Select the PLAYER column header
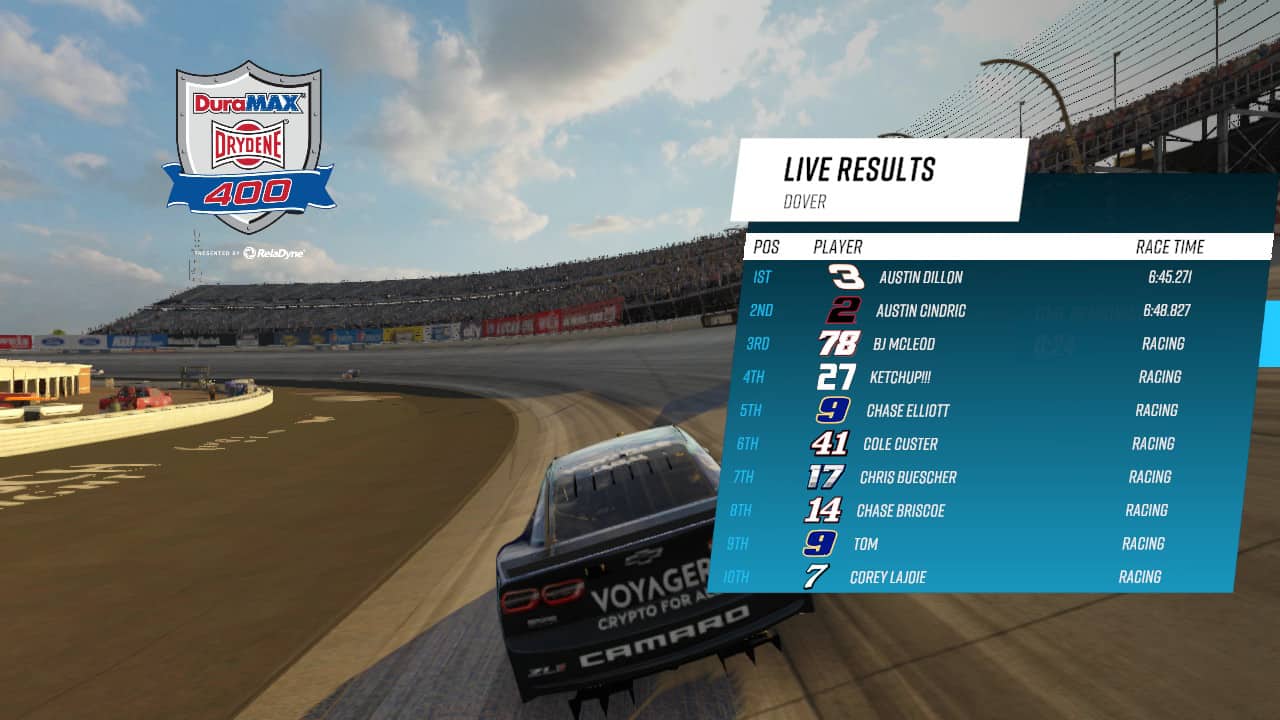This screenshot has height=720, width=1280. (x=838, y=247)
